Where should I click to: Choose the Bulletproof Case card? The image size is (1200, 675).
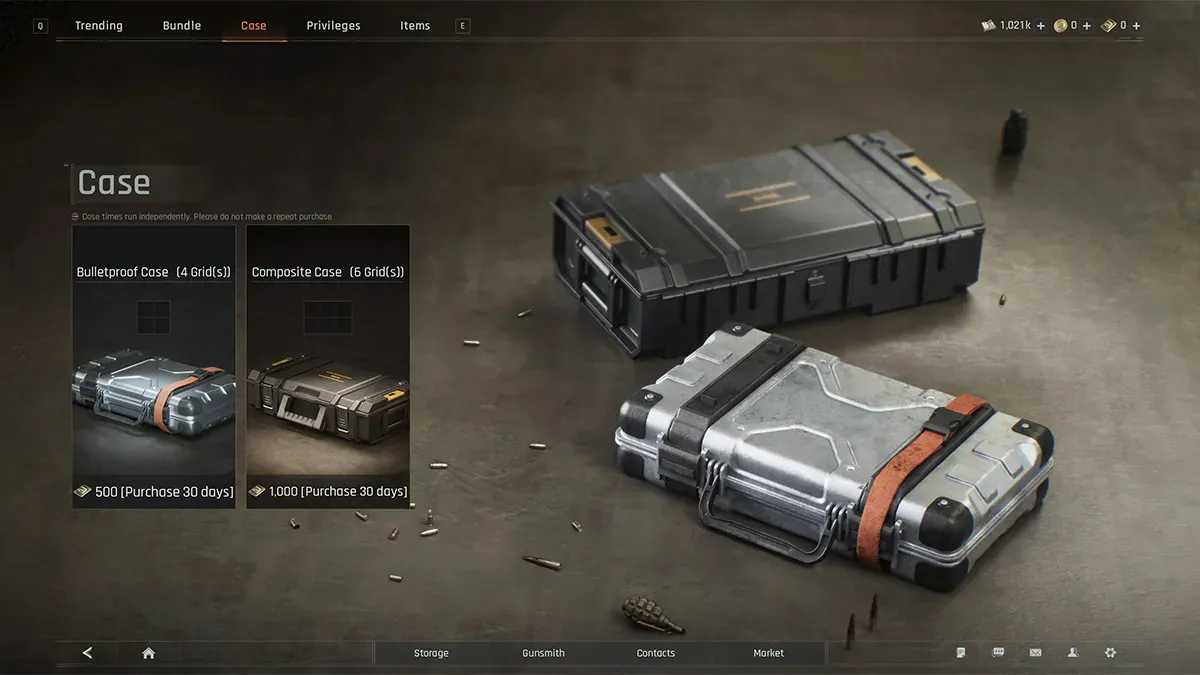tap(154, 366)
